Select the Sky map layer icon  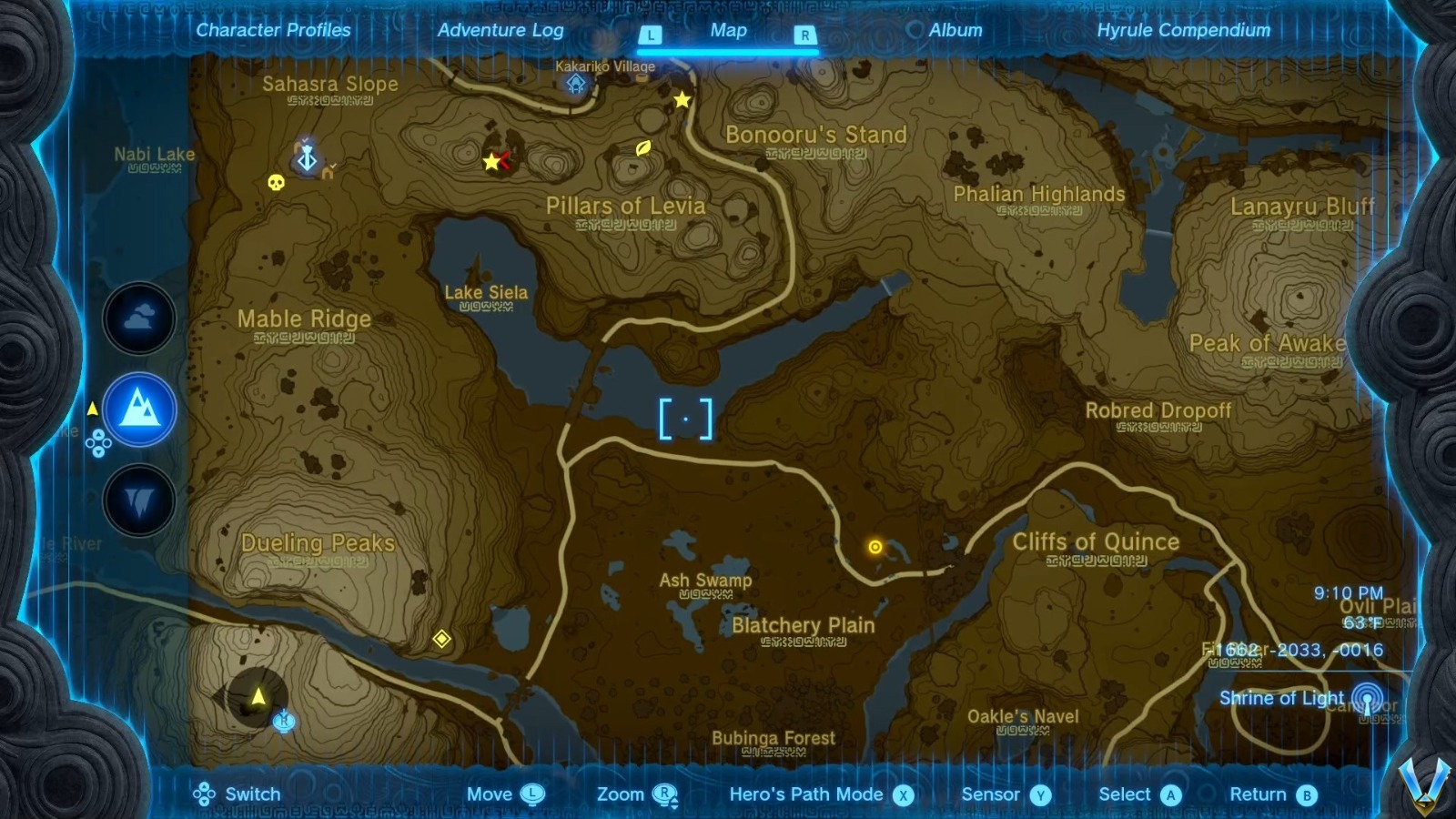pos(138,318)
